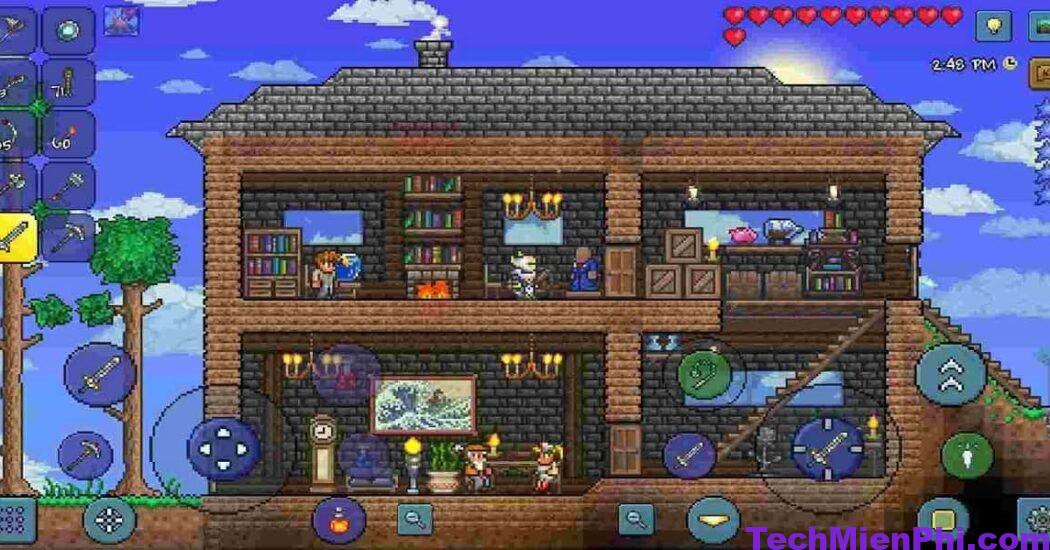Choose the magic mirror hotbar slot
Screen dimensions: 1050x550
click(69, 30)
